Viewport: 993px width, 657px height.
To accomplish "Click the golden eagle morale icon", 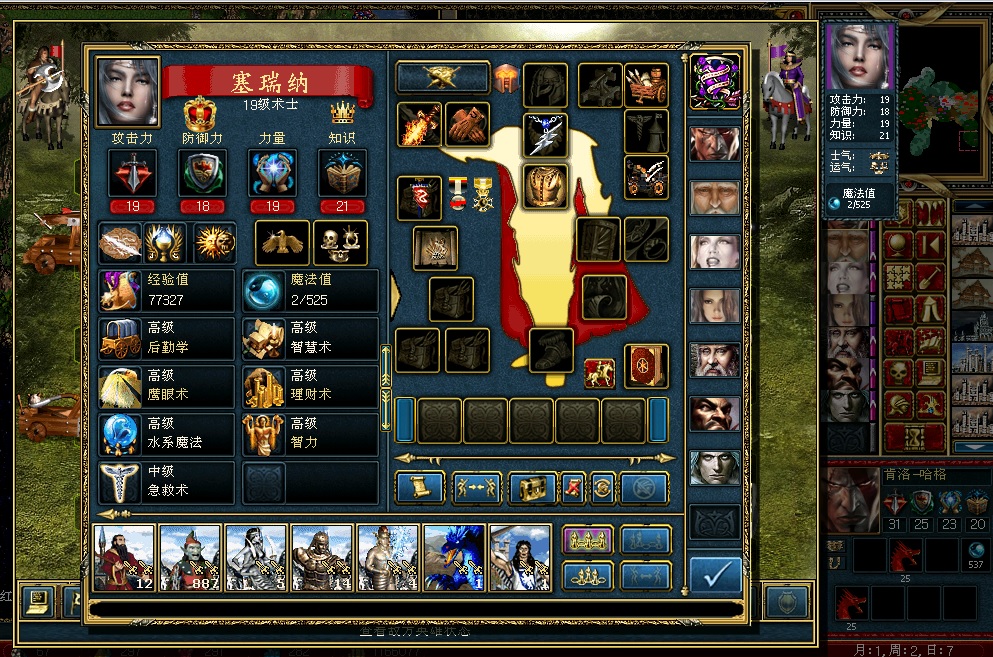I will click(x=282, y=242).
